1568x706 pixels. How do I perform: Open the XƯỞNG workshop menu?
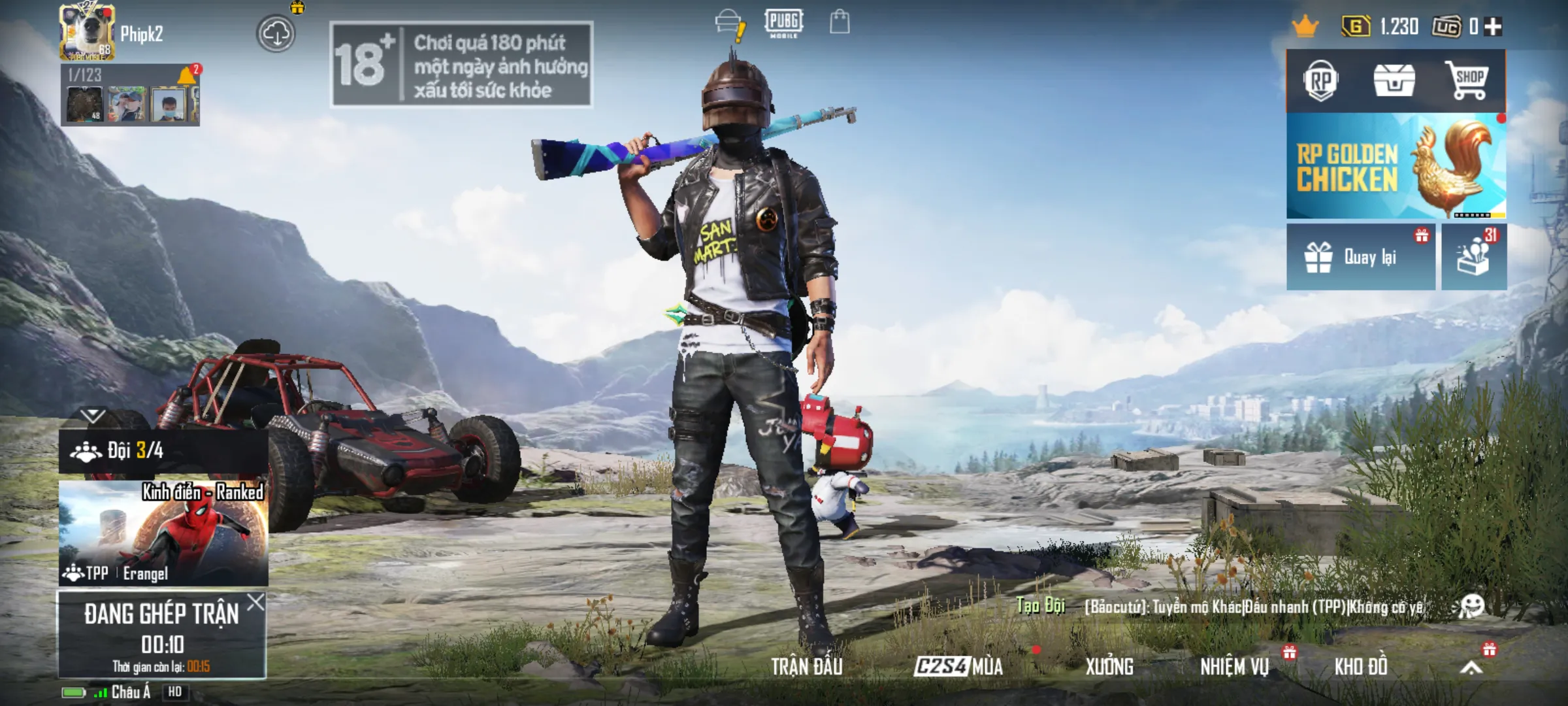(1109, 667)
